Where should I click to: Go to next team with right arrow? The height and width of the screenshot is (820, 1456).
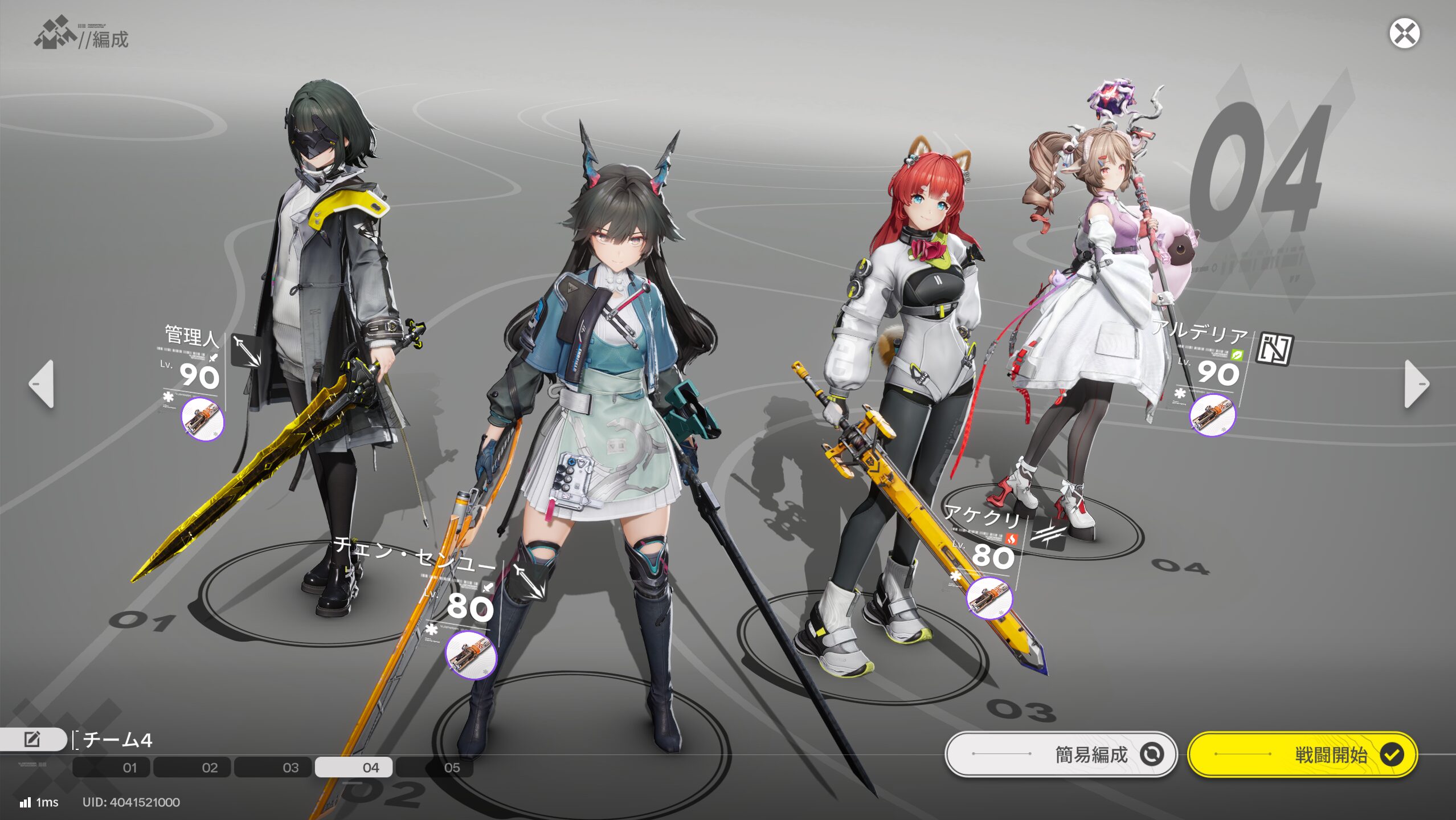click(x=1416, y=384)
